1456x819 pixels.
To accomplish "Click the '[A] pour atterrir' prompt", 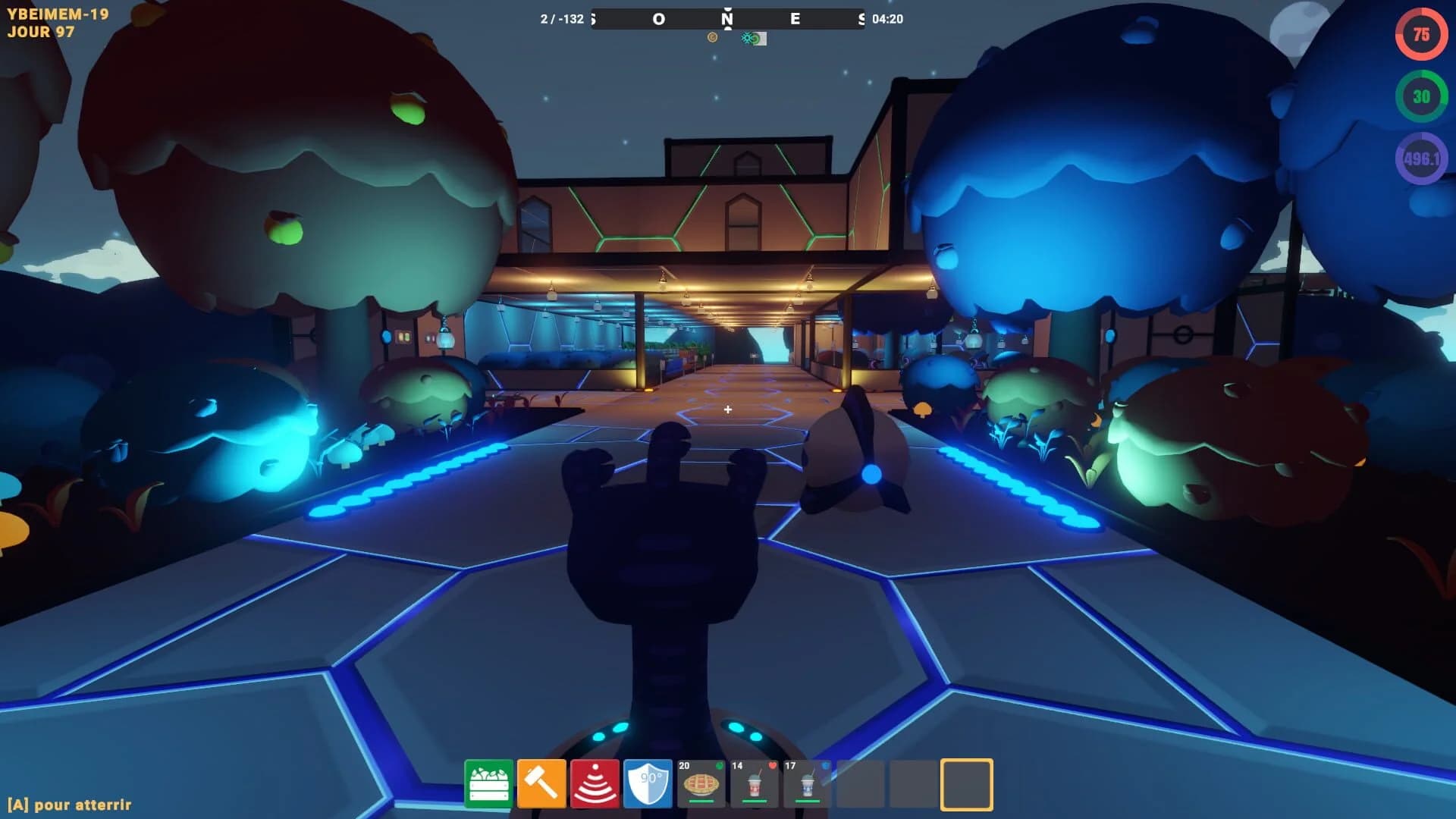I will point(70,805).
